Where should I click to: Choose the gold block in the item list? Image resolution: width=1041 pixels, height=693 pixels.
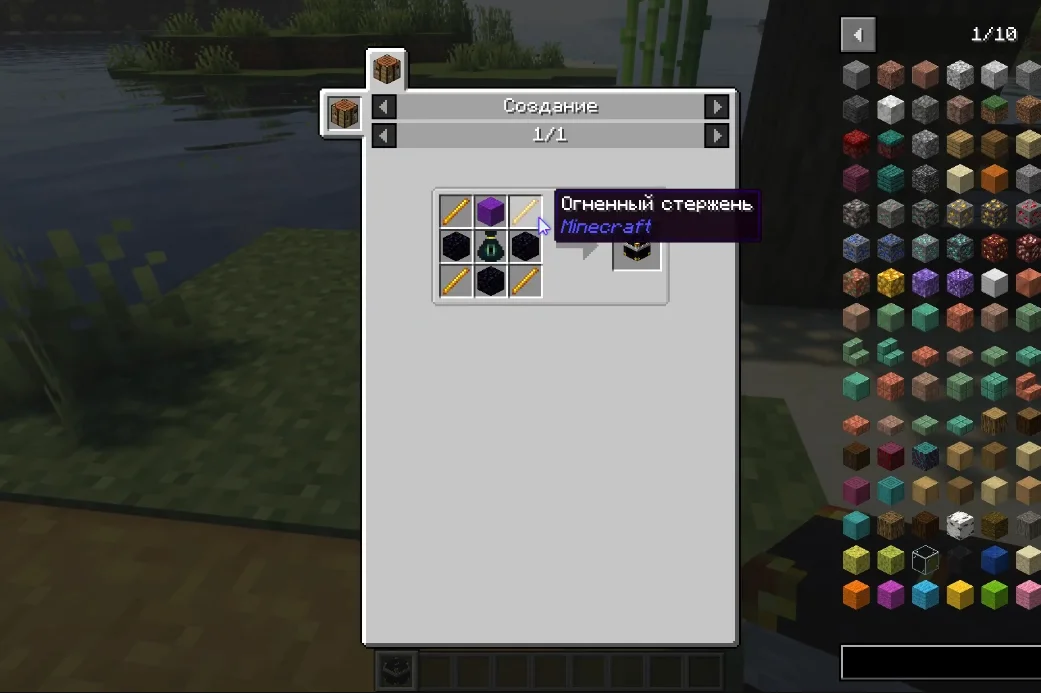[890, 283]
